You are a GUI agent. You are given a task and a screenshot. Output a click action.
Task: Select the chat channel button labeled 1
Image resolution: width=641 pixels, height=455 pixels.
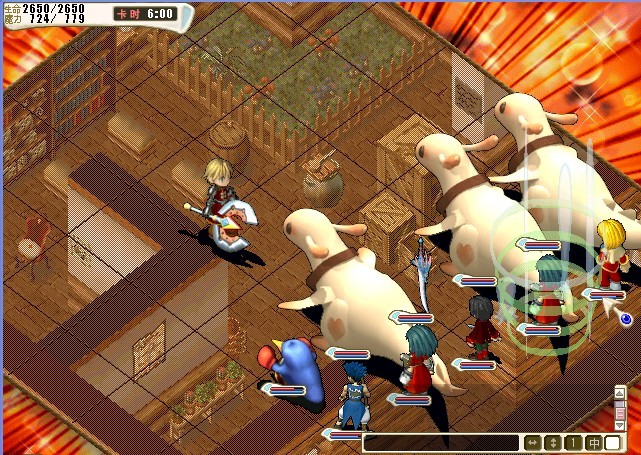(573, 443)
